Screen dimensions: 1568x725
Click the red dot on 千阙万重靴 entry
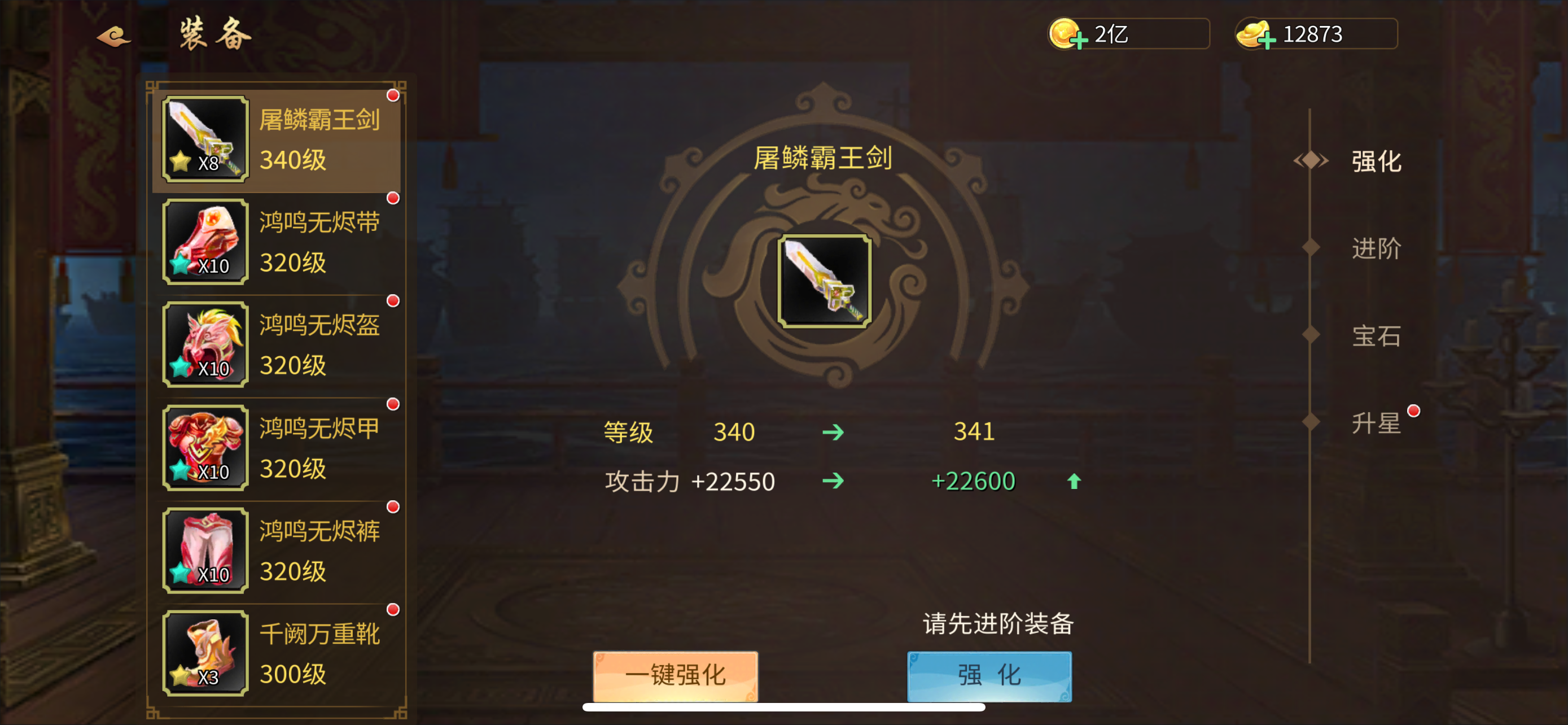(x=393, y=609)
